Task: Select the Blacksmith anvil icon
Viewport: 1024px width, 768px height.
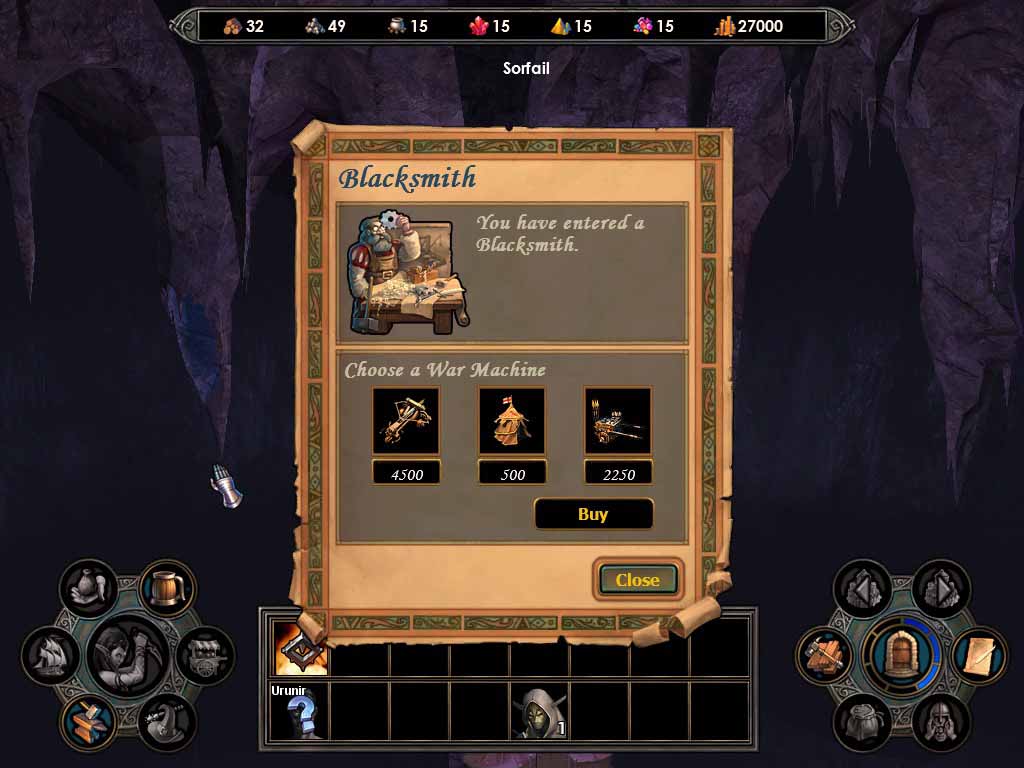Action: [x=89, y=722]
